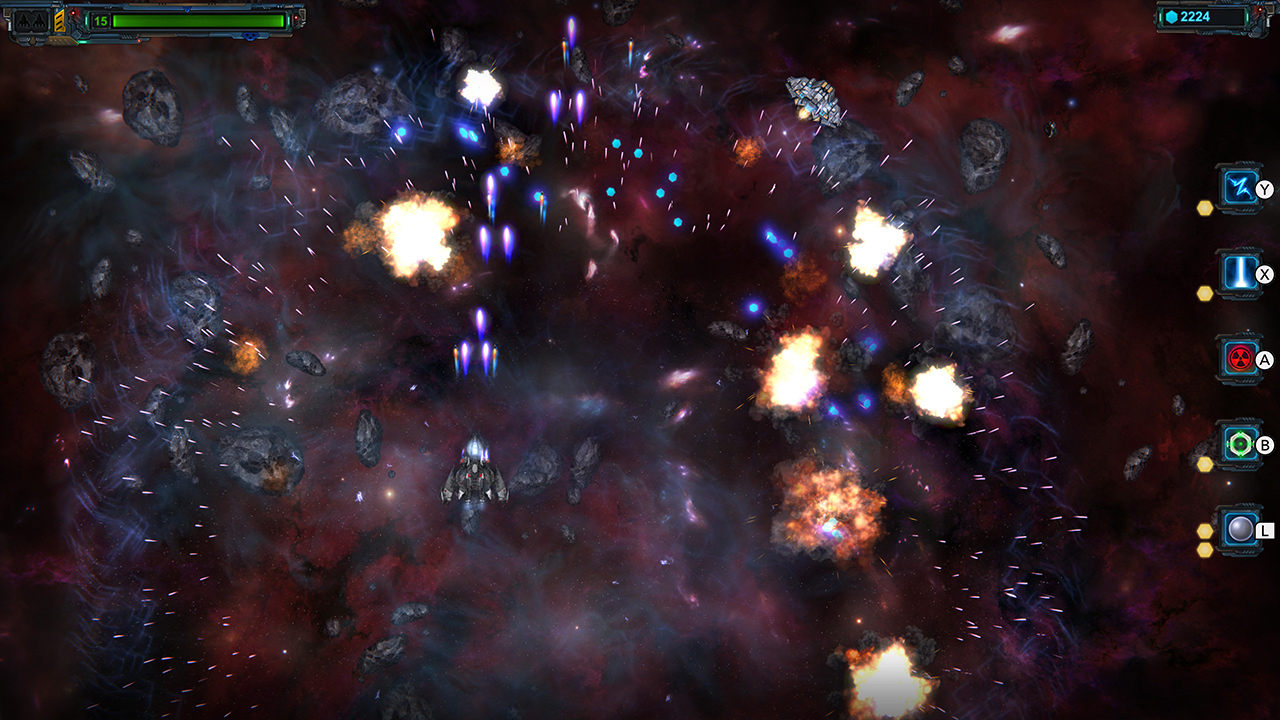Activate the green targeting drone icon
The width and height of the screenshot is (1280, 720).
pyautogui.click(x=1239, y=445)
